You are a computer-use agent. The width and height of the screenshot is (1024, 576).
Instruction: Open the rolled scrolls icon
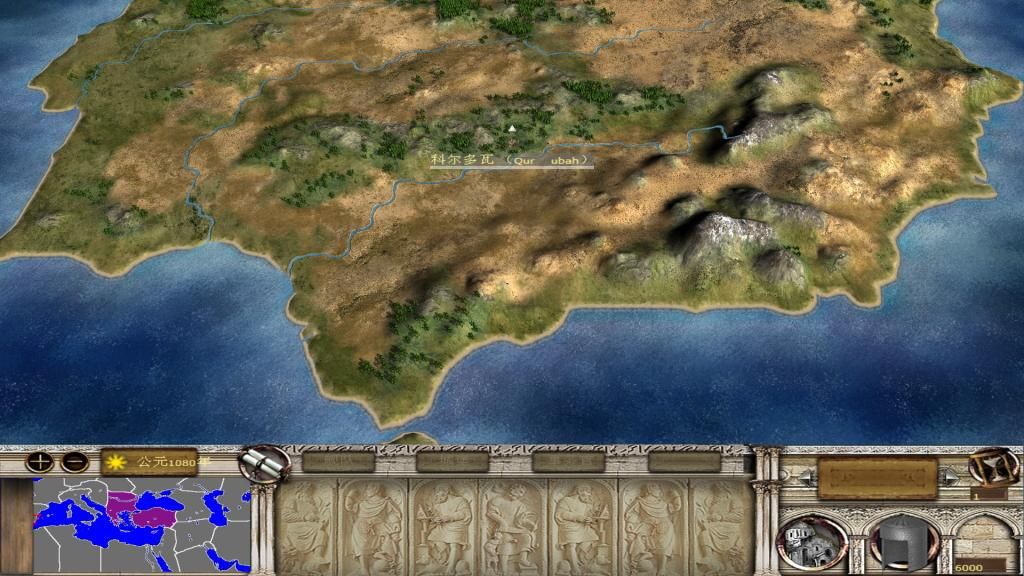263,463
